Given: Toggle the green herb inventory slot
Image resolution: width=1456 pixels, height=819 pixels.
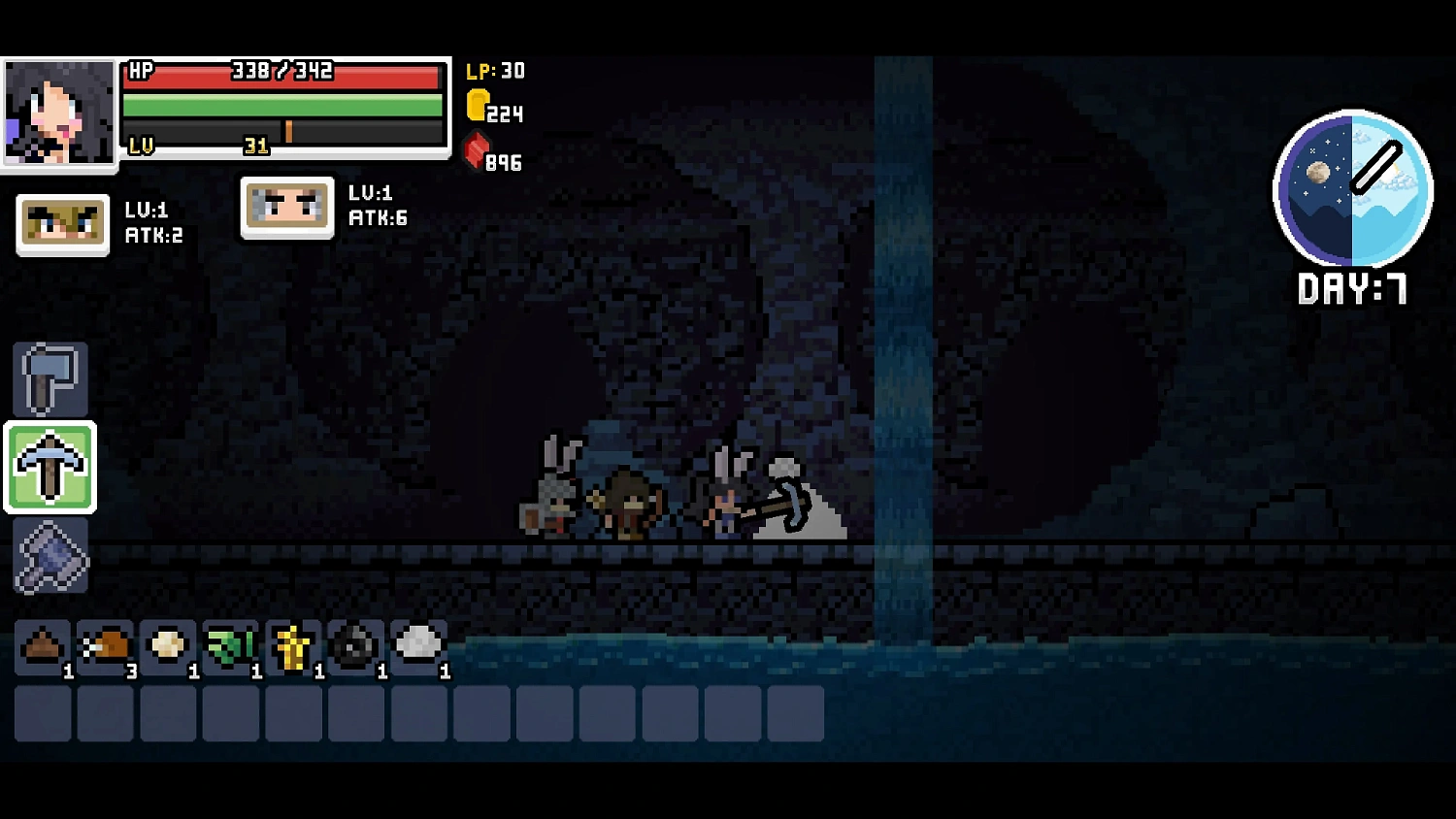Looking at the screenshot, I should (x=231, y=644).
